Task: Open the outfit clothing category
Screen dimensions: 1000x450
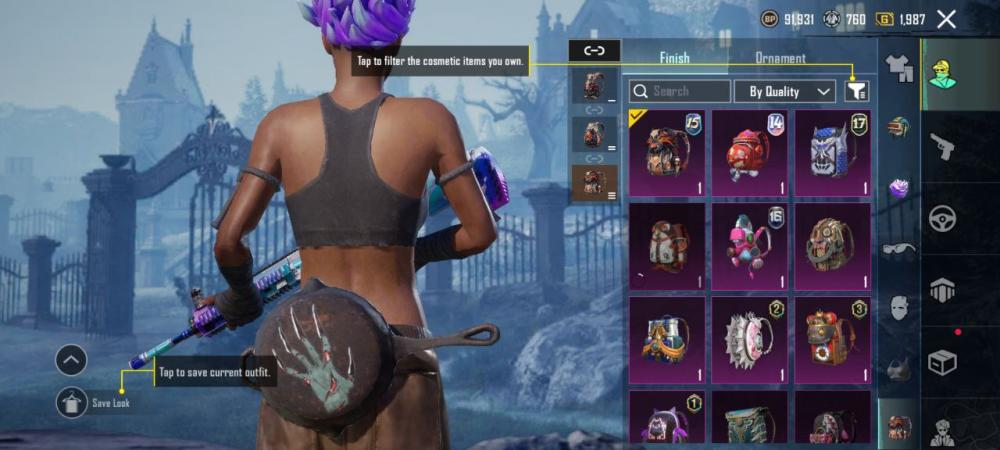Action: [899, 69]
